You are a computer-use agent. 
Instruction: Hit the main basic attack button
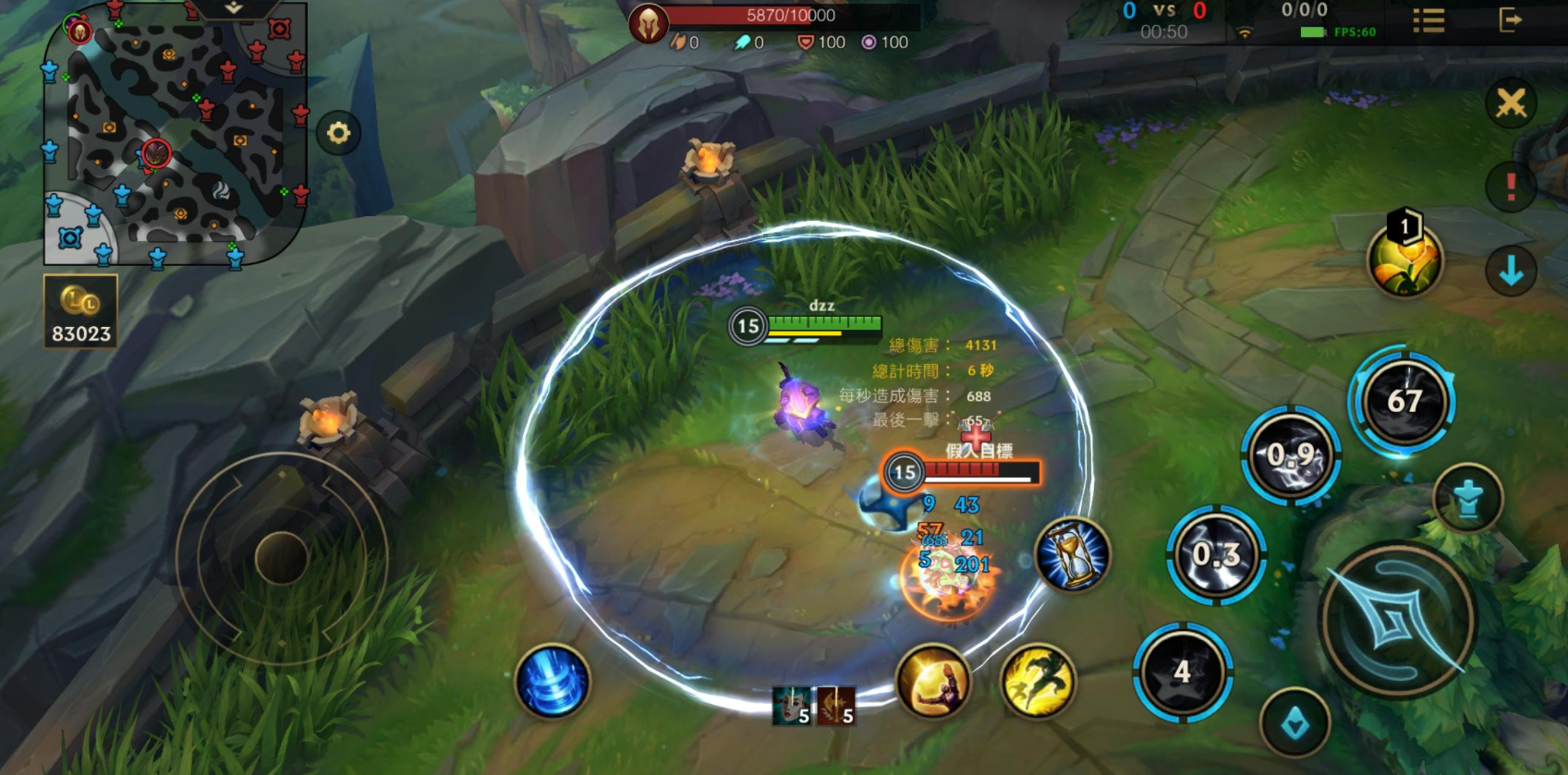[1398, 619]
